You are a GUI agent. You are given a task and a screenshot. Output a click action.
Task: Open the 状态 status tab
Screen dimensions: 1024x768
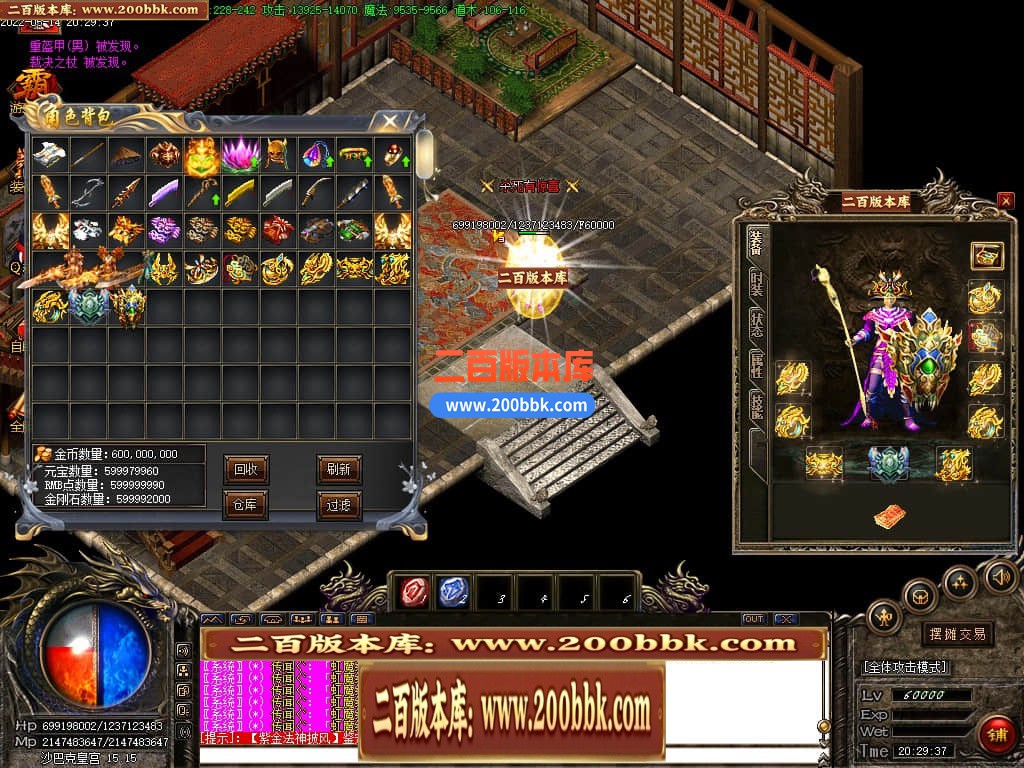(757, 323)
